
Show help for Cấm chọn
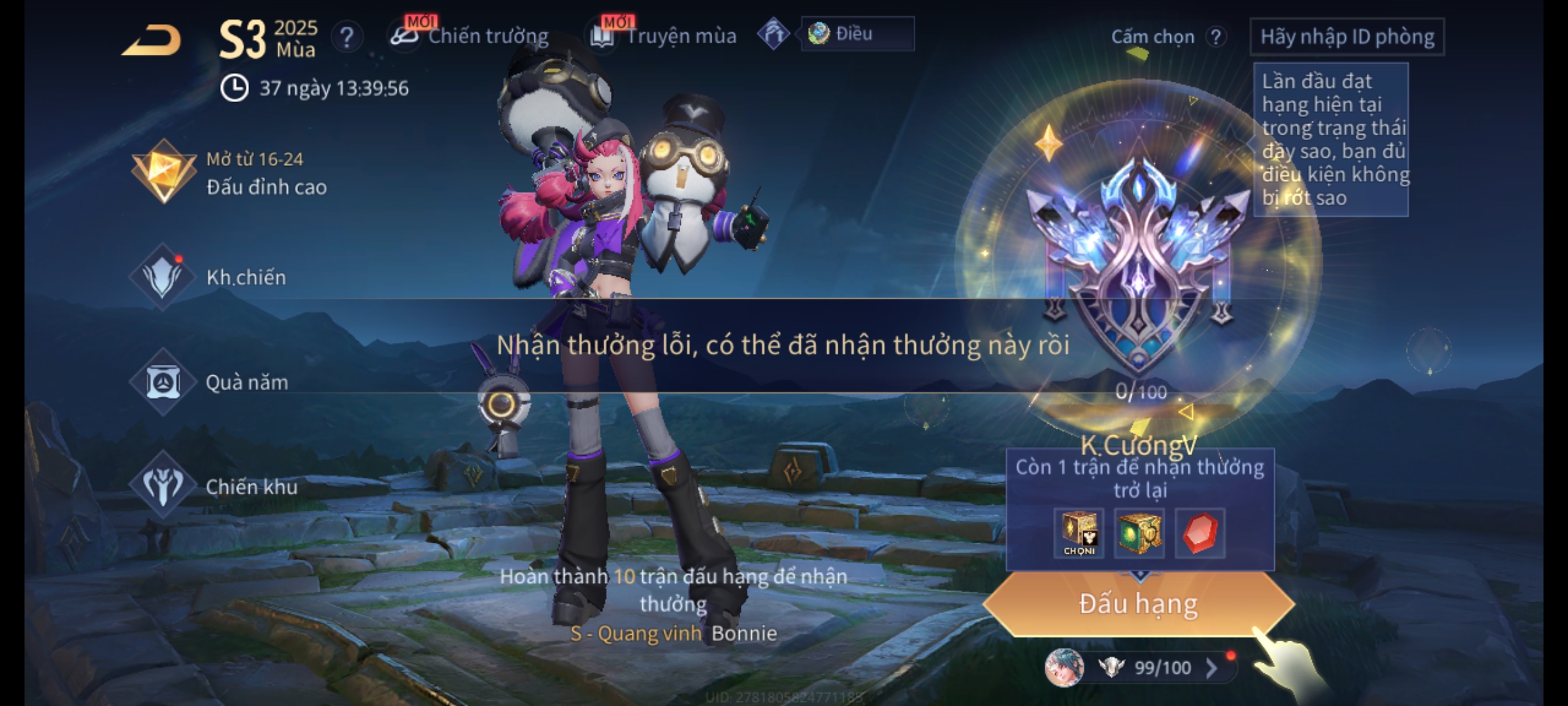point(1216,37)
